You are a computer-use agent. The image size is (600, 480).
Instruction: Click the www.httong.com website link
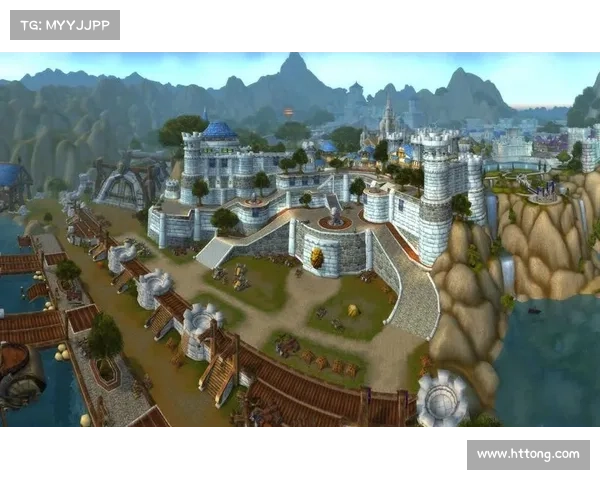point(527,455)
